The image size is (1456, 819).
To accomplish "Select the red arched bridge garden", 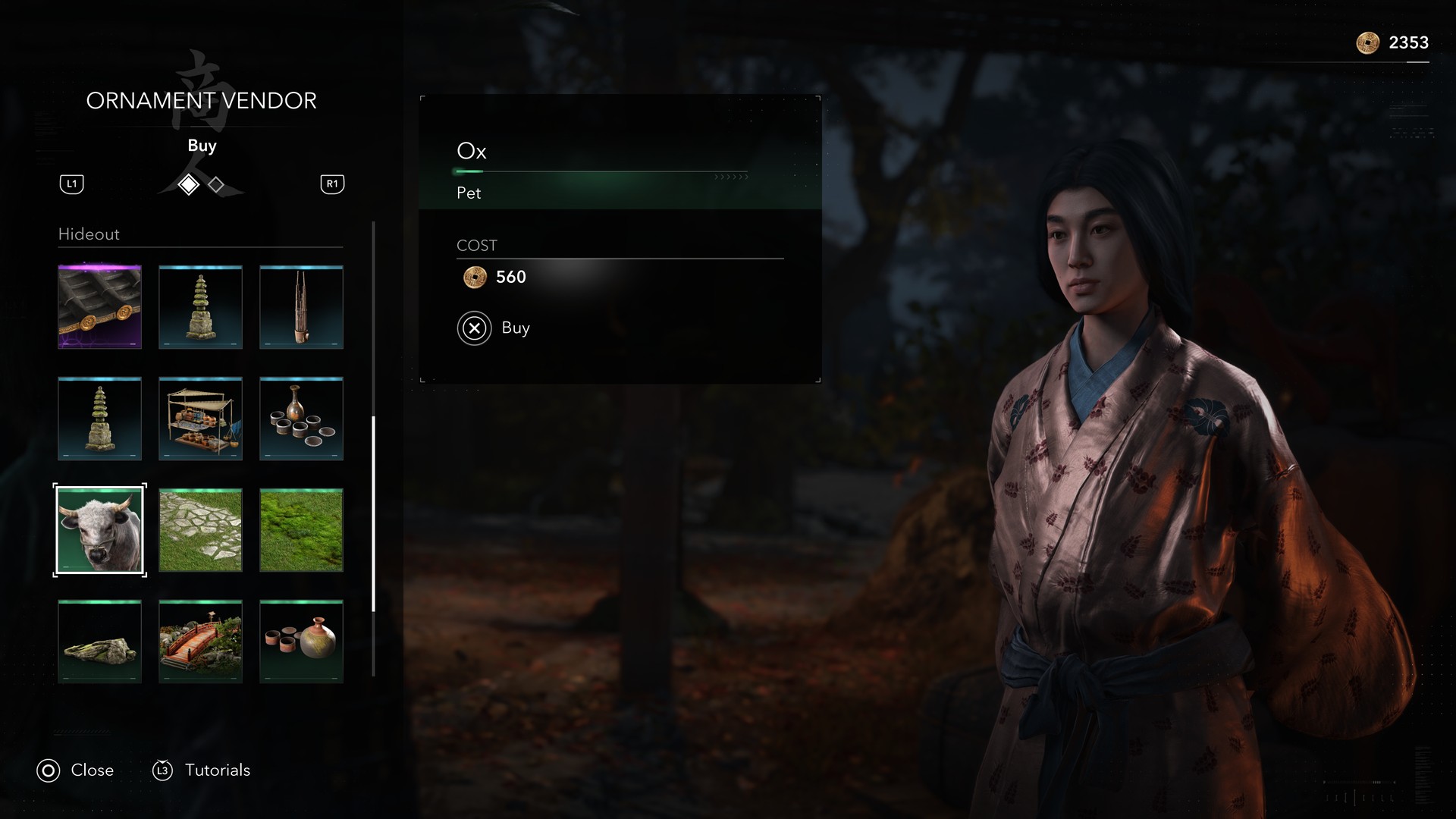I will point(200,642).
